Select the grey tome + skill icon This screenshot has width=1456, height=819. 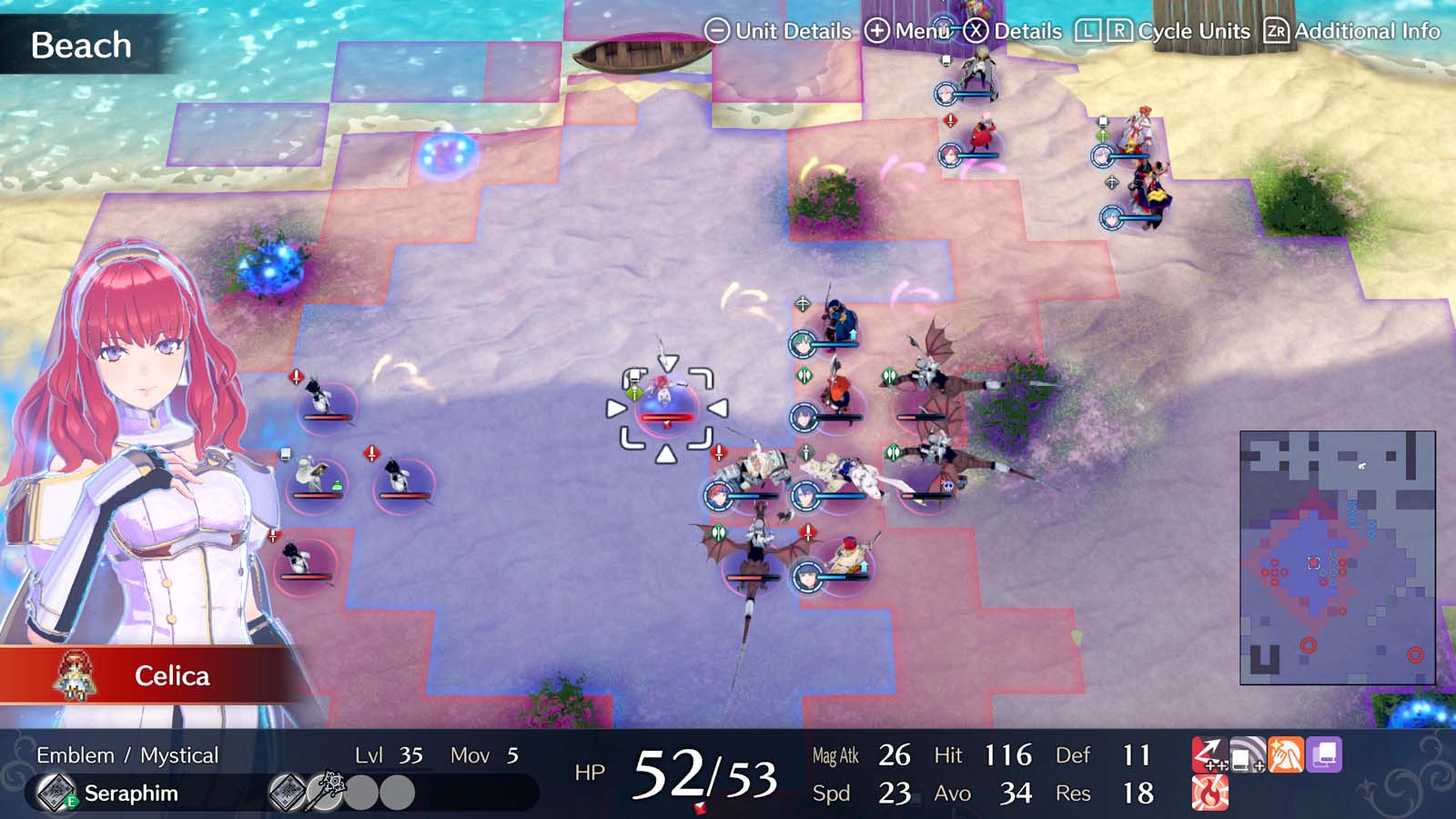click(1247, 753)
